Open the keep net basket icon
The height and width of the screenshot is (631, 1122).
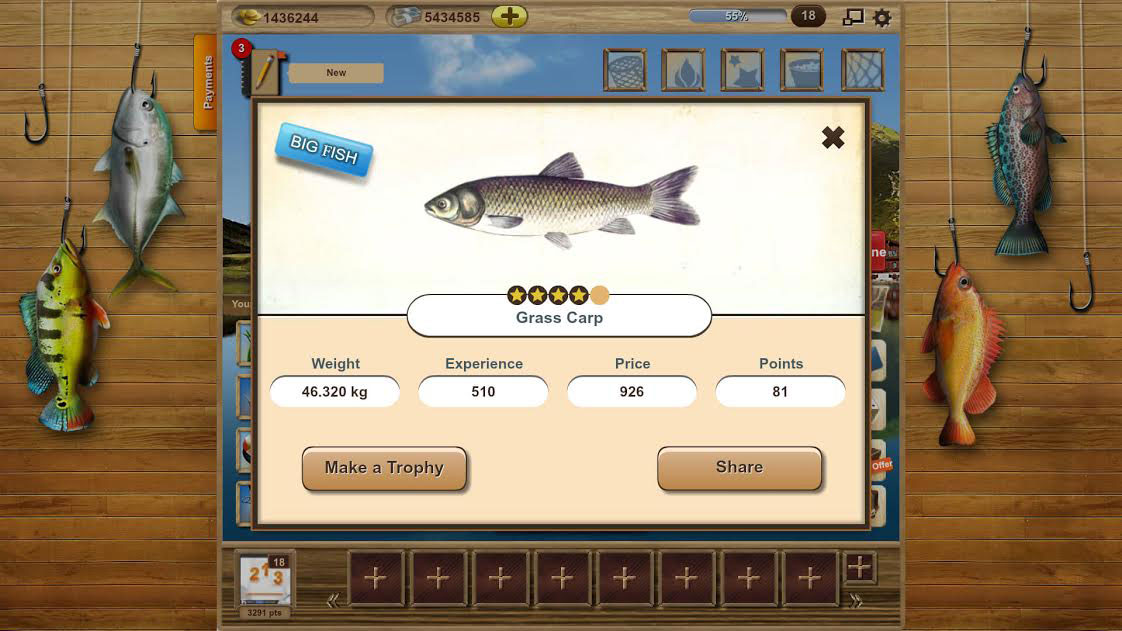(x=625, y=70)
